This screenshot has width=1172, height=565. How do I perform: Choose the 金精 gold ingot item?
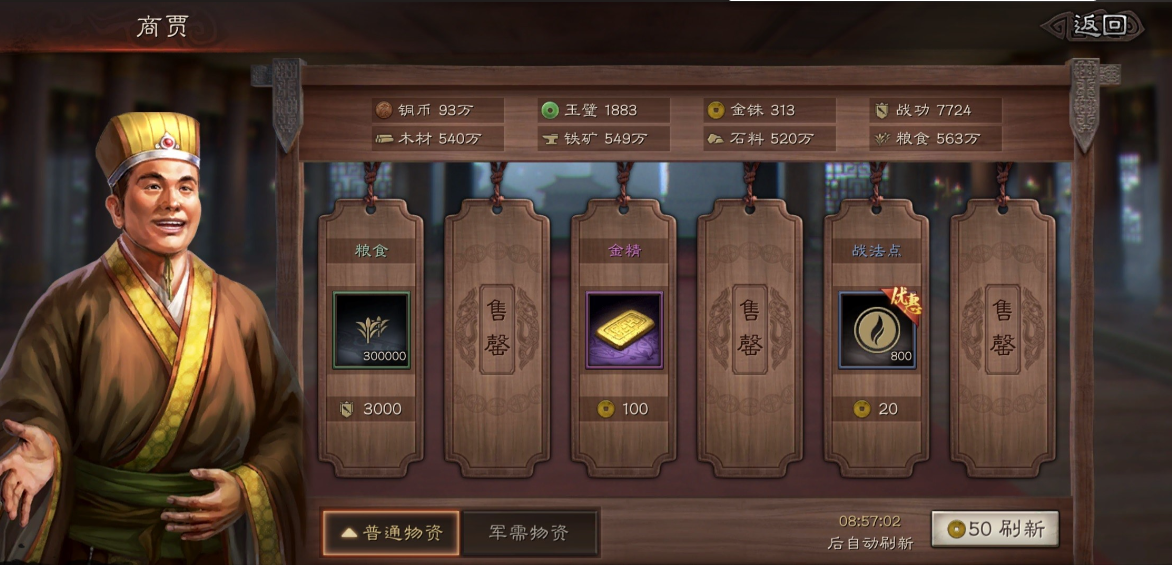click(624, 330)
